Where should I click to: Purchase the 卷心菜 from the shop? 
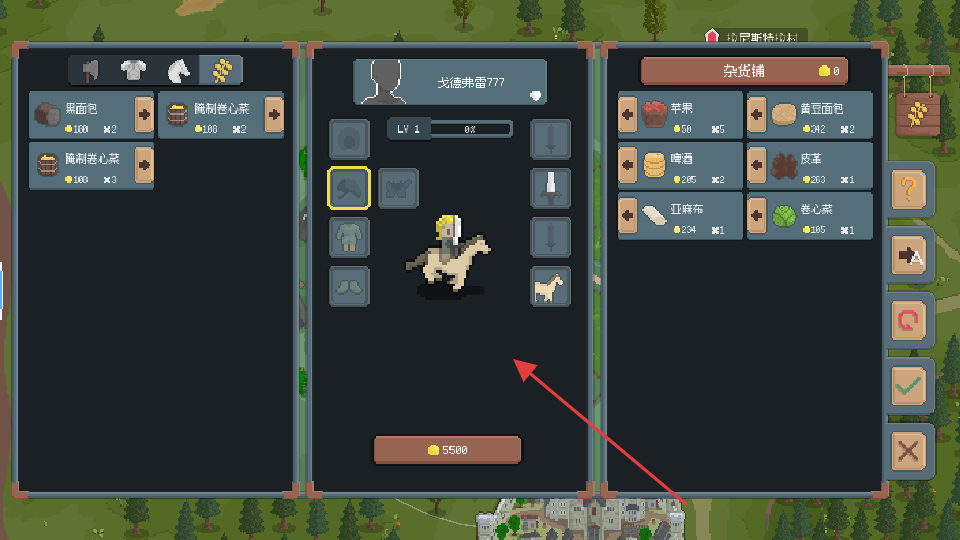tap(757, 215)
